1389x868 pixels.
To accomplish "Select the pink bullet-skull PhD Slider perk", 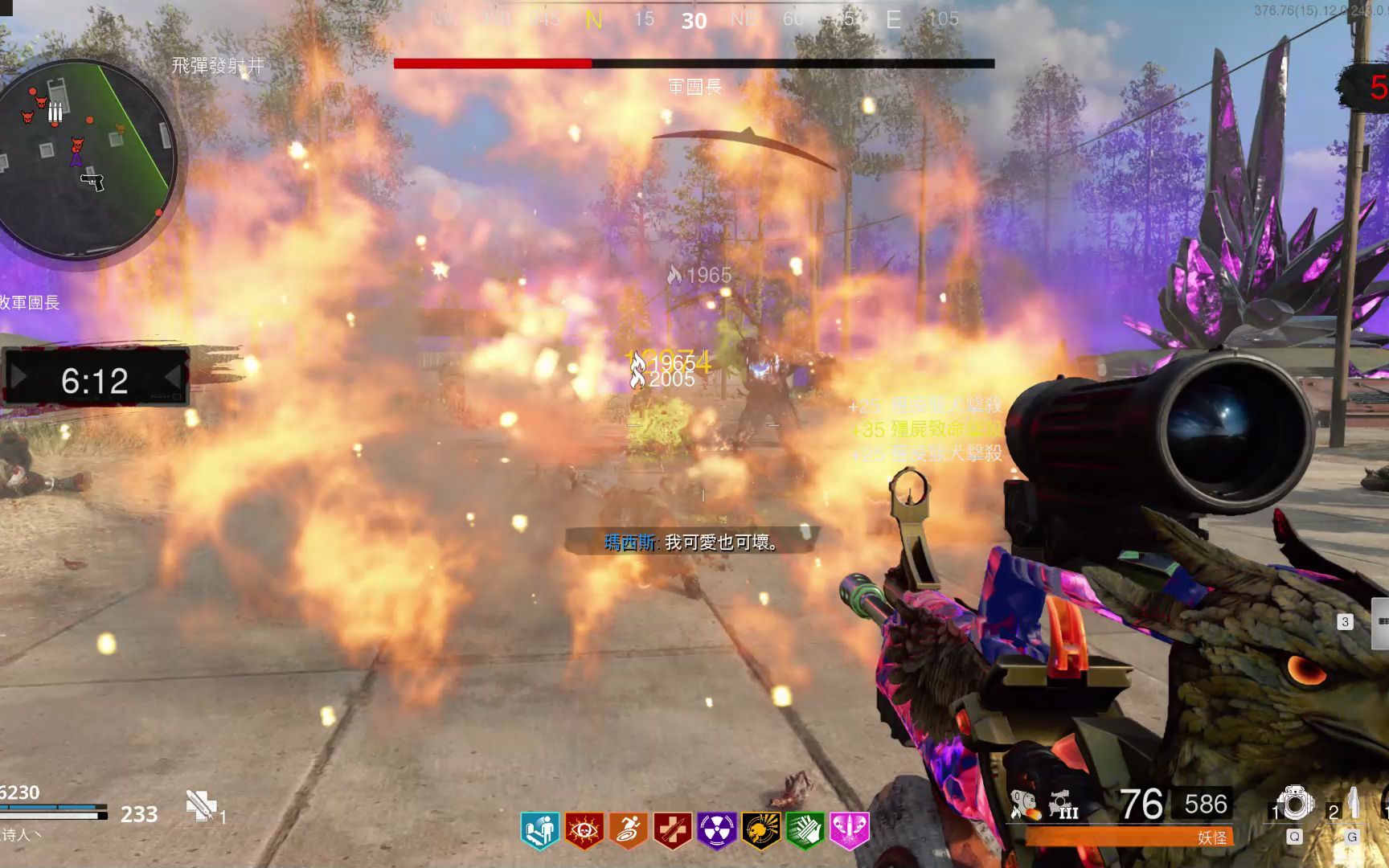I will coord(849,829).
